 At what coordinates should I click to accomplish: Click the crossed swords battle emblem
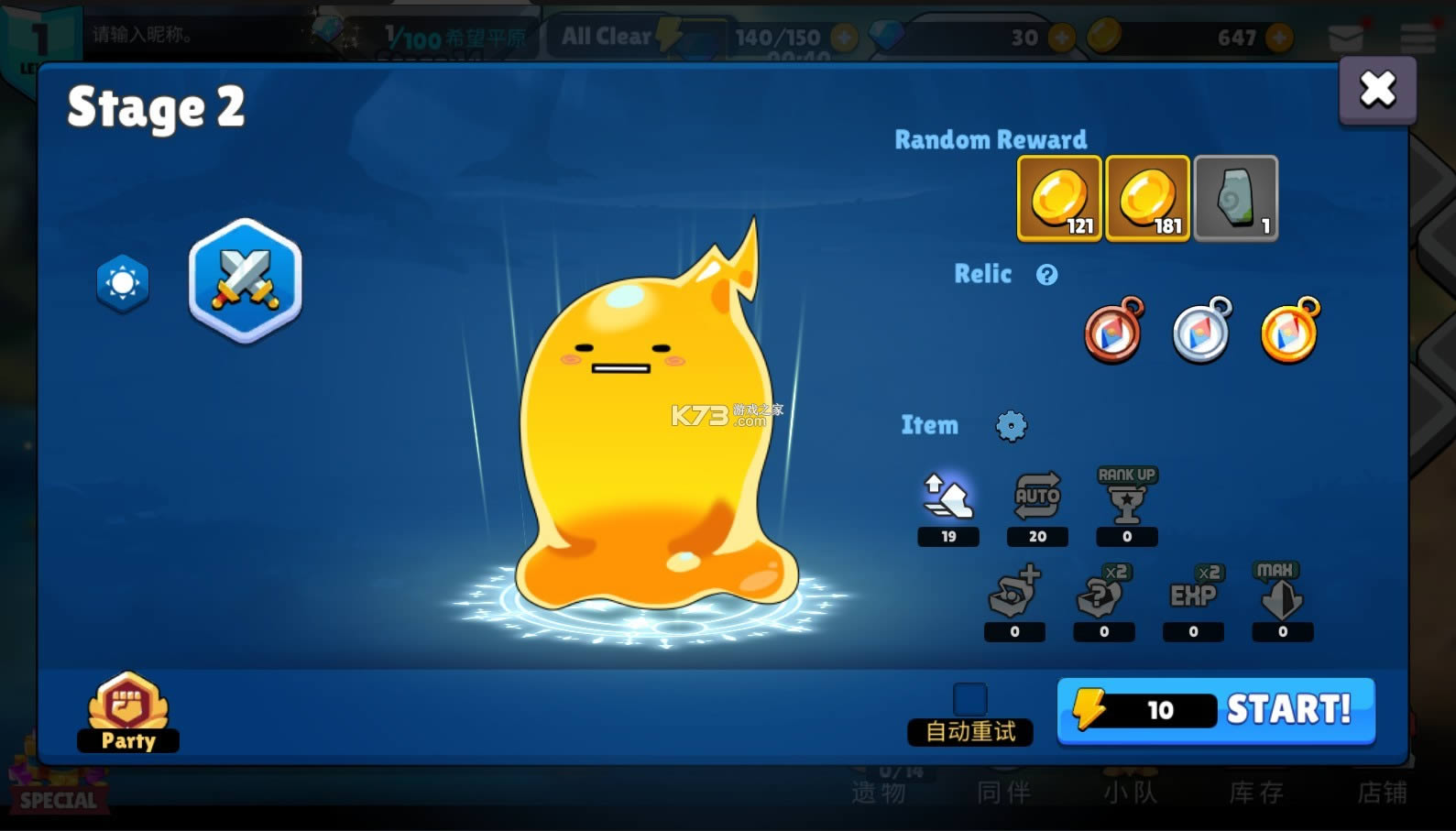click(x=244, y=281)
